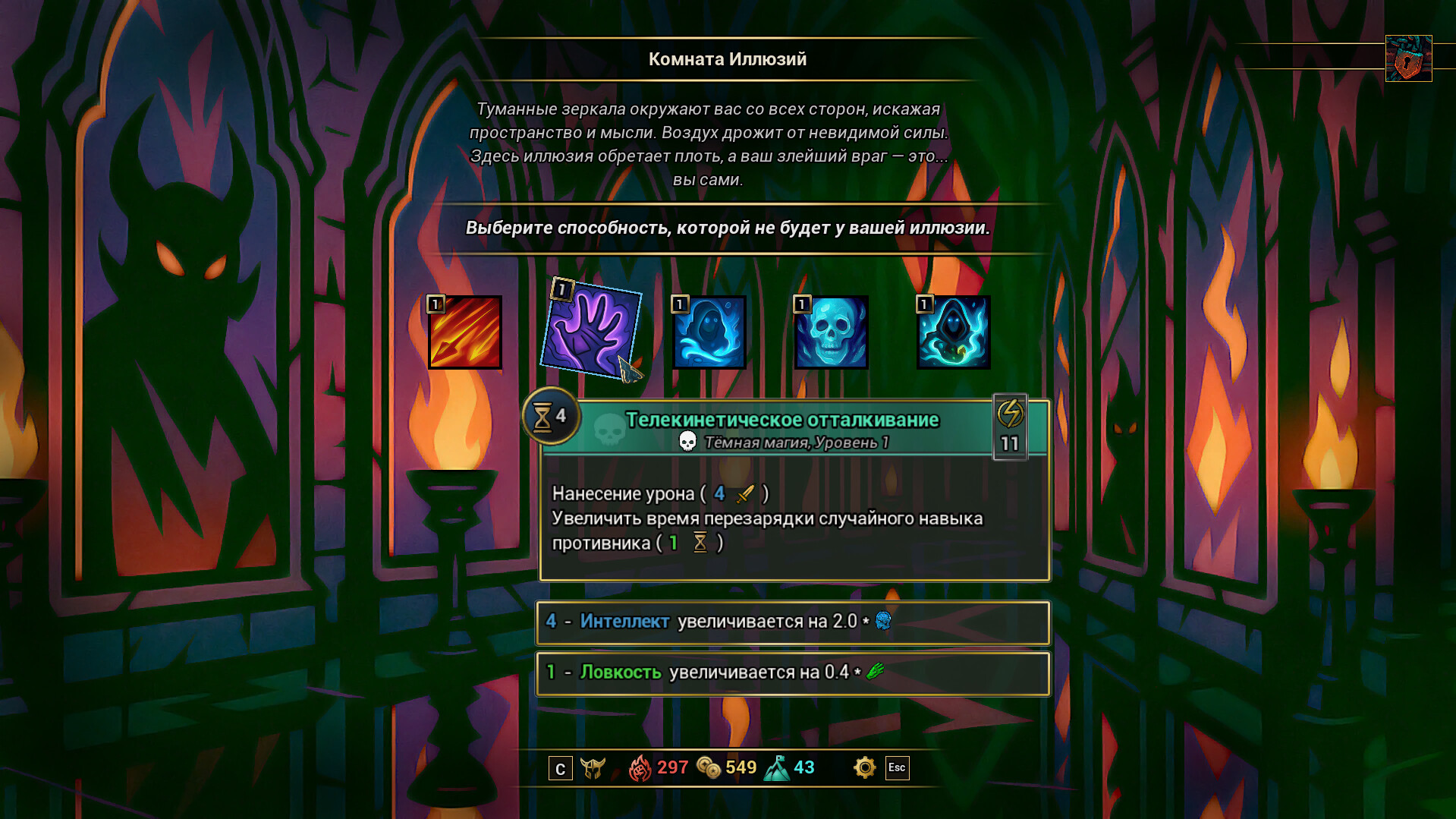Select the Интеллект +2.0 attribute row
Viewport: 1456px width, 819px height.
click(x=792, y=622)
